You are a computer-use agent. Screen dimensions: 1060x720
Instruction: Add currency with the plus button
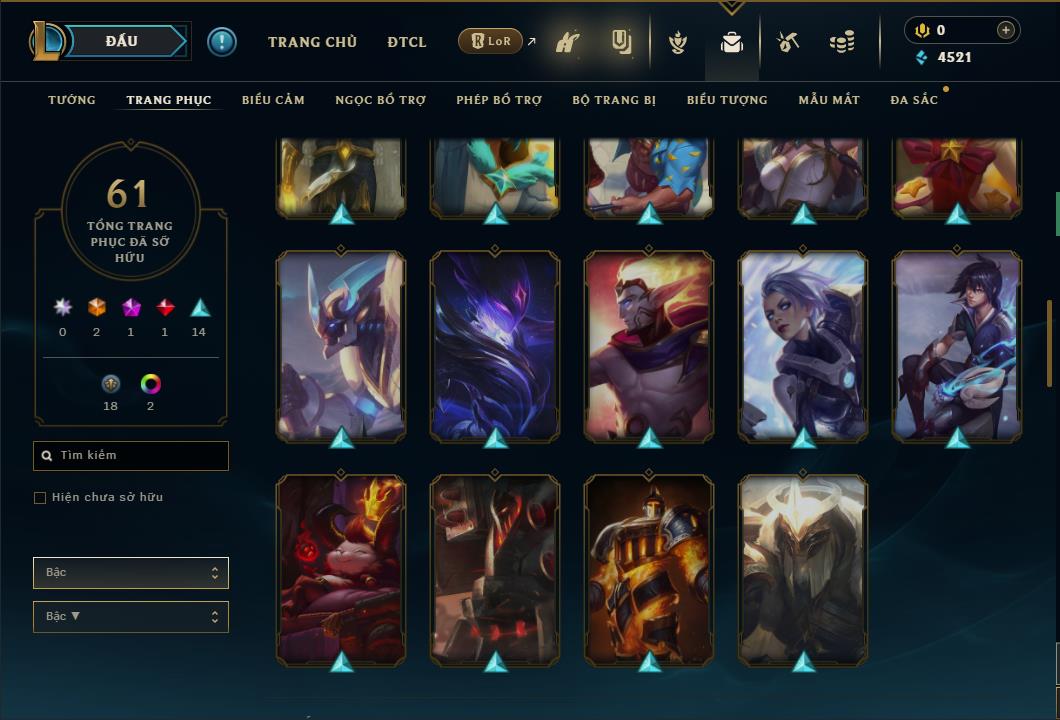pos(1006,30)
